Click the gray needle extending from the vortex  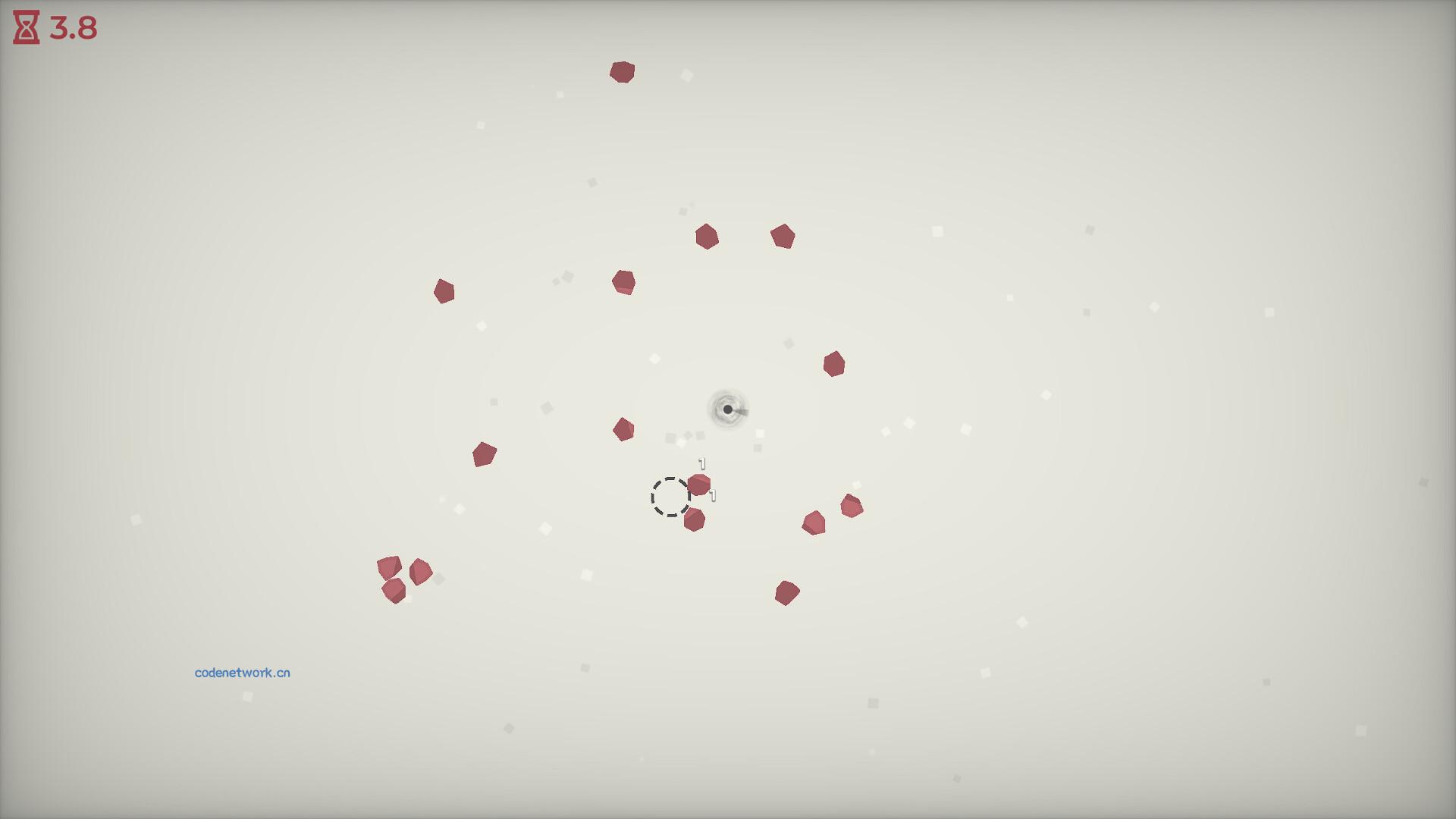coord(743,408)
